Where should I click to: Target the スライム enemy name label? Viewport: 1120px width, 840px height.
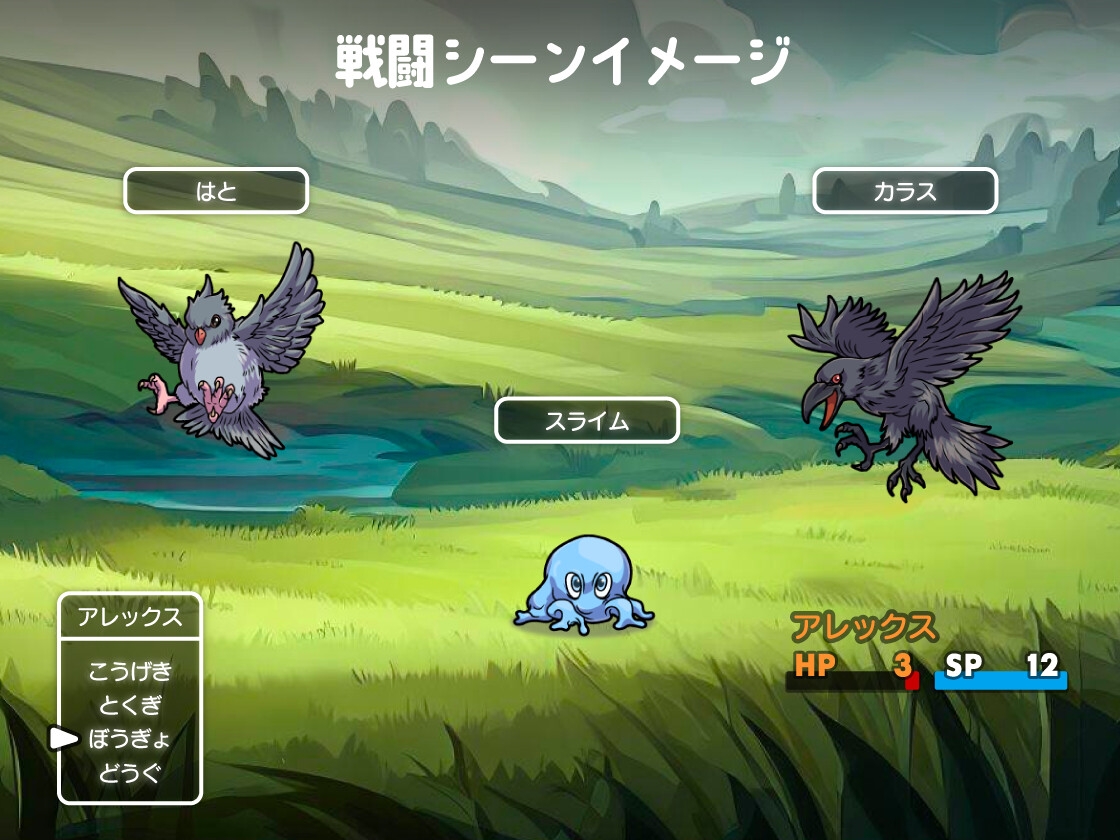coord(587,421)
